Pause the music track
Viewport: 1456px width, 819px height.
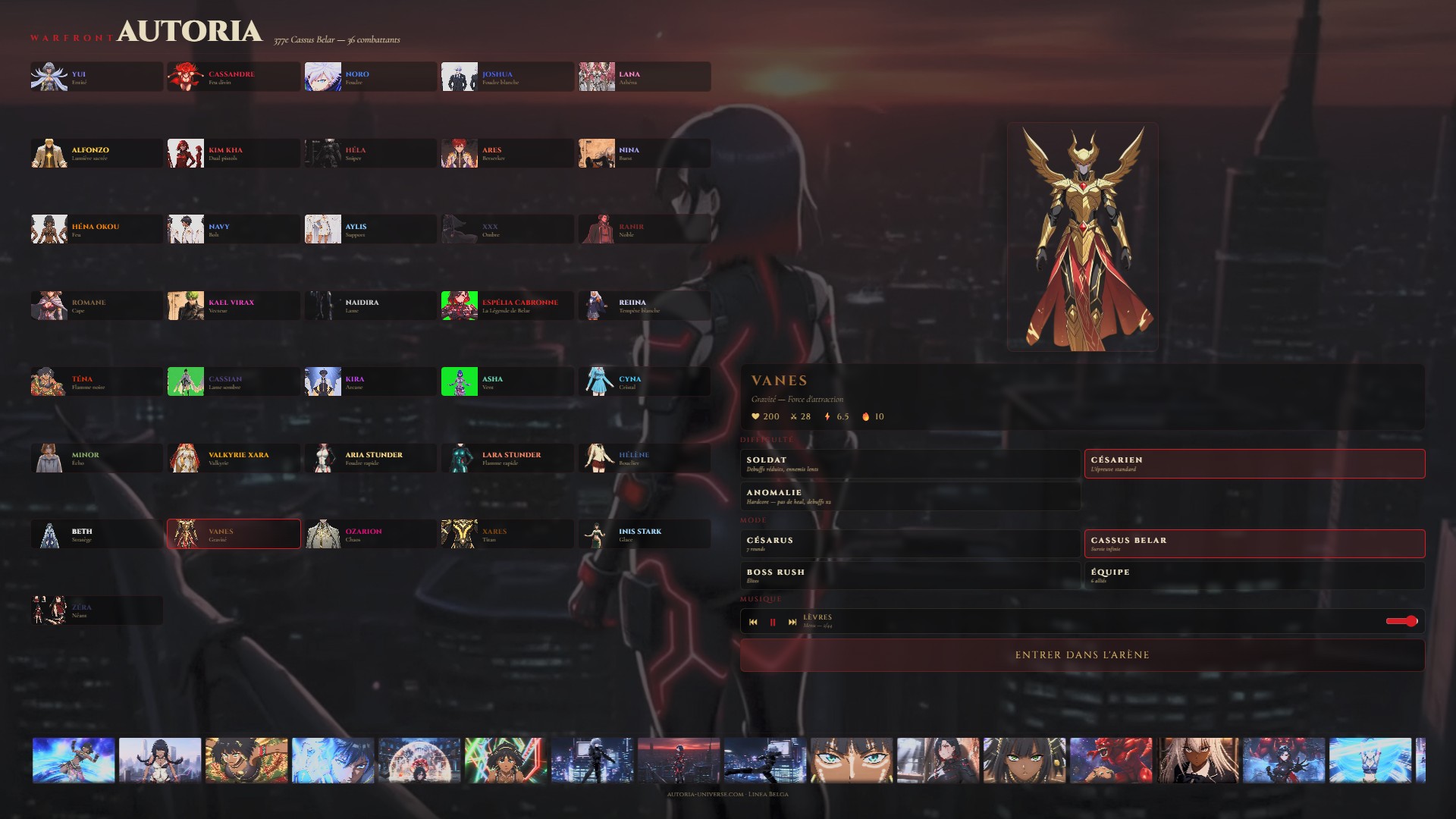pyautogui.click(x=773, y=622)
